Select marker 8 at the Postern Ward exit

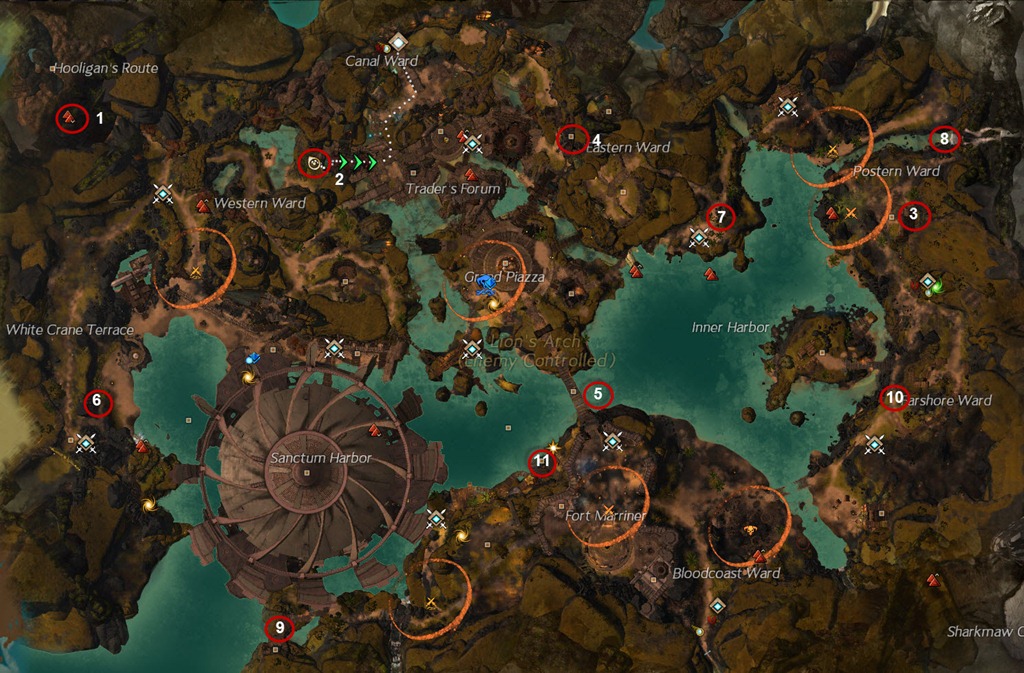(x=944, y=139)
